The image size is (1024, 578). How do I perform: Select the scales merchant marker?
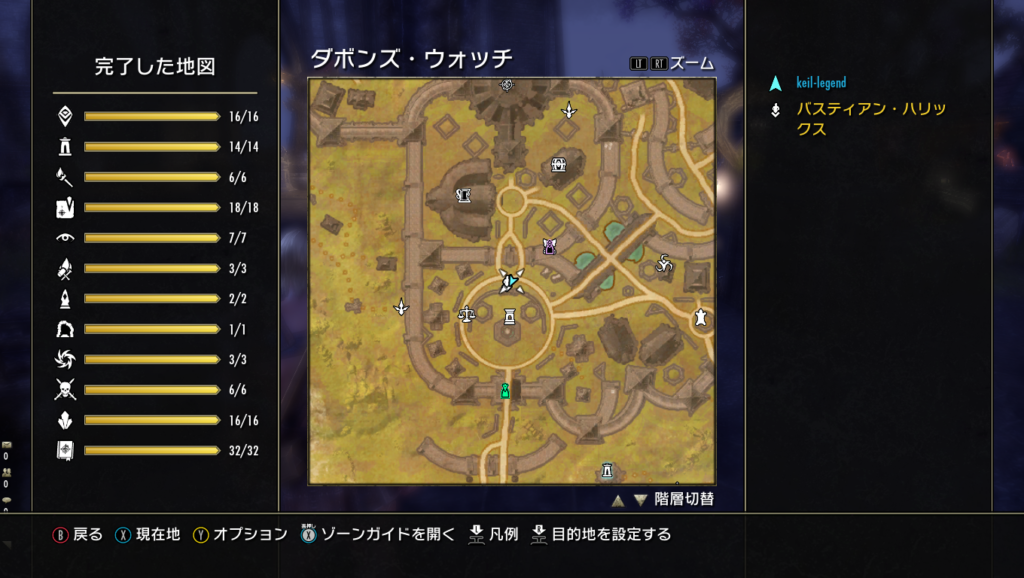[x=466, y=314]
